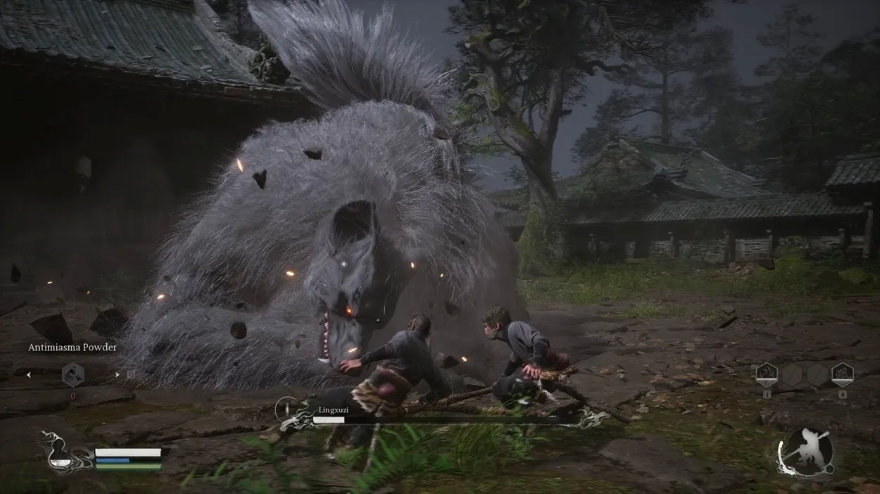Activate the first spell hexagon labeled 1
Viewport: 880px width, 494px height.
pyautogui.click(x=766, y=374)
